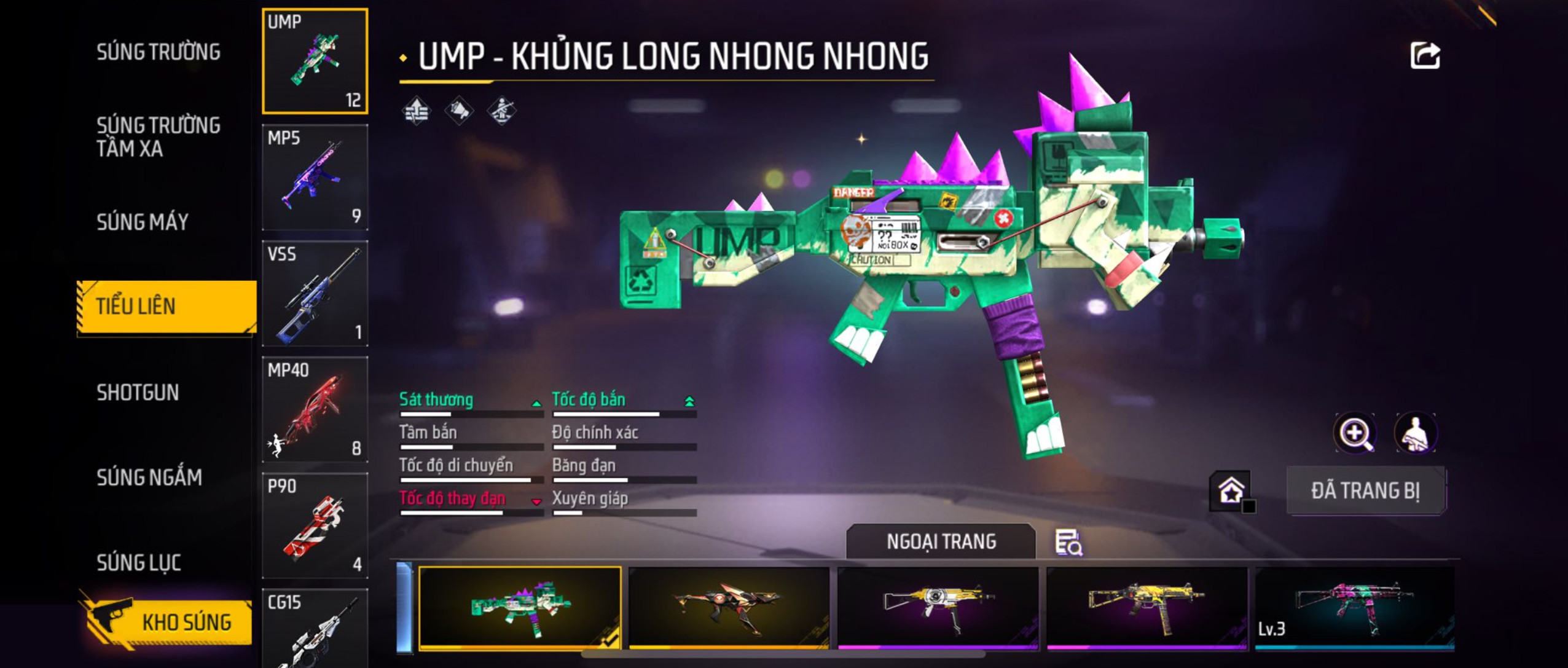Choose the Shotgun weapon category

click(138, 392)
